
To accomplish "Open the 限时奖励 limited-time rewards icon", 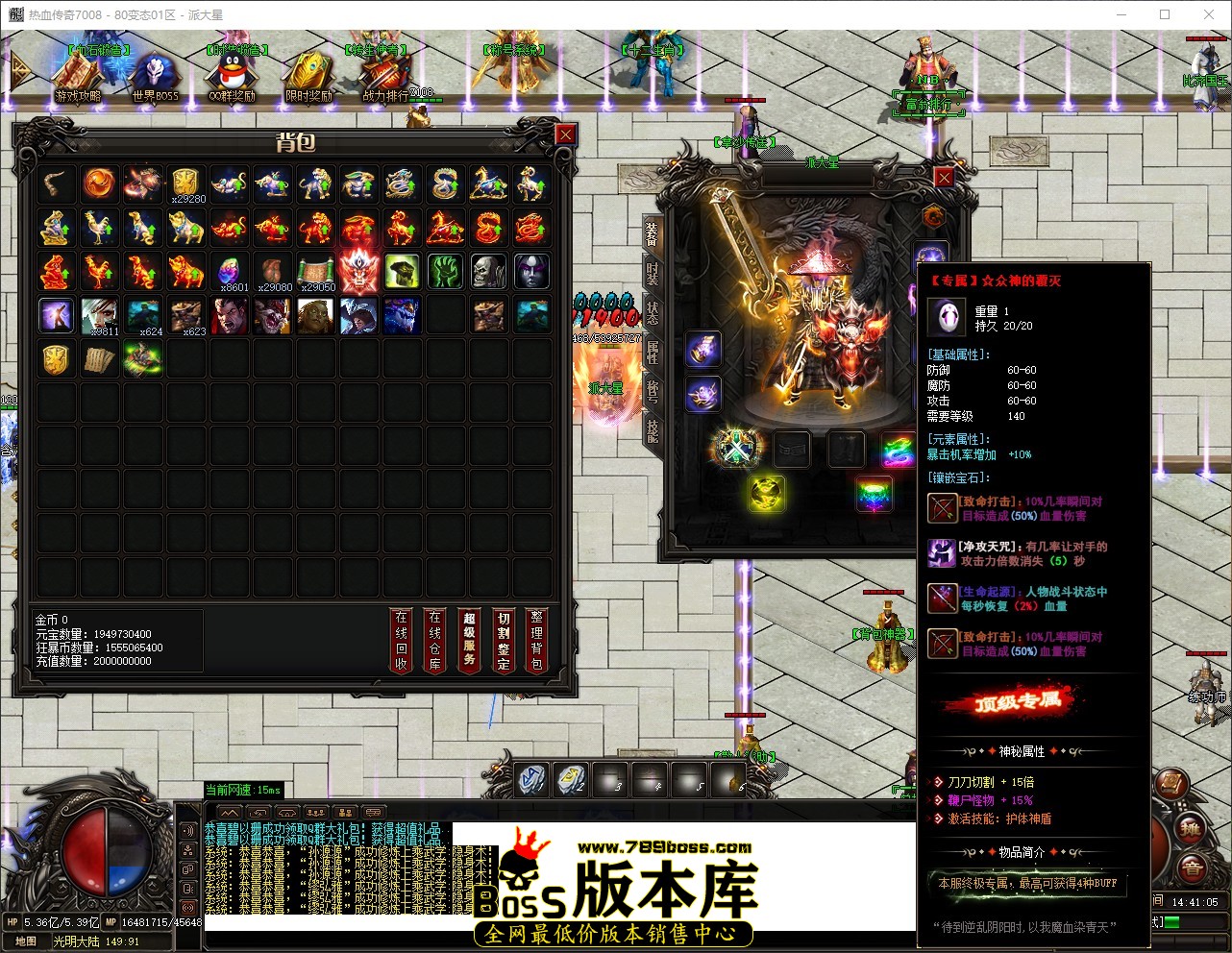I will [309, 72].
